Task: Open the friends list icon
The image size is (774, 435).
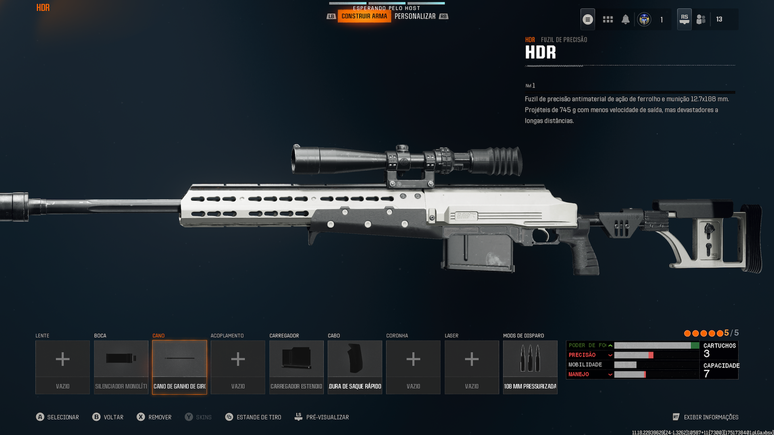Action: (701, 19)
